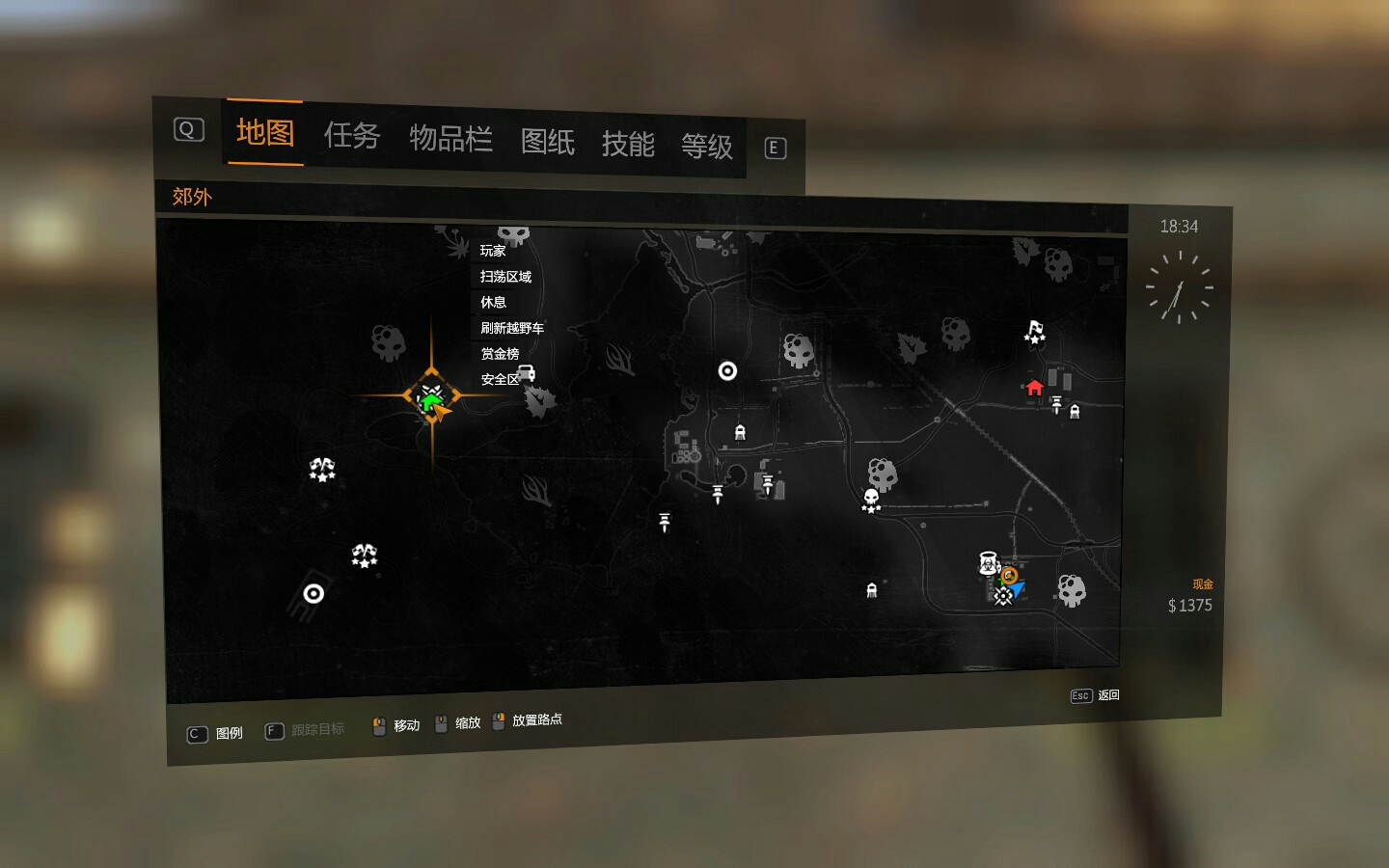Click the blue player arrow marker

pos(1017,587)
